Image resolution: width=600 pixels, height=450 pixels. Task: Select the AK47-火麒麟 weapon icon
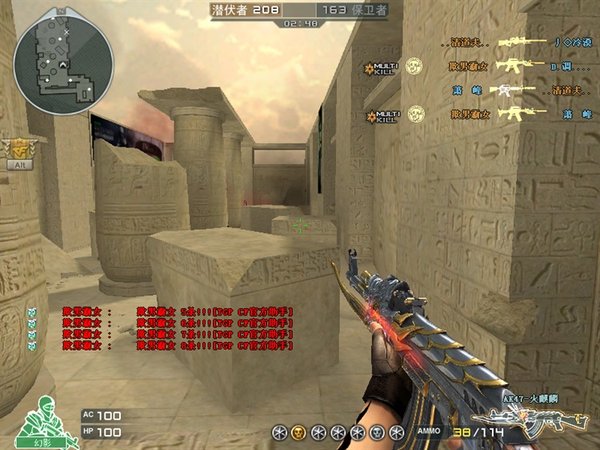point(528,417)
